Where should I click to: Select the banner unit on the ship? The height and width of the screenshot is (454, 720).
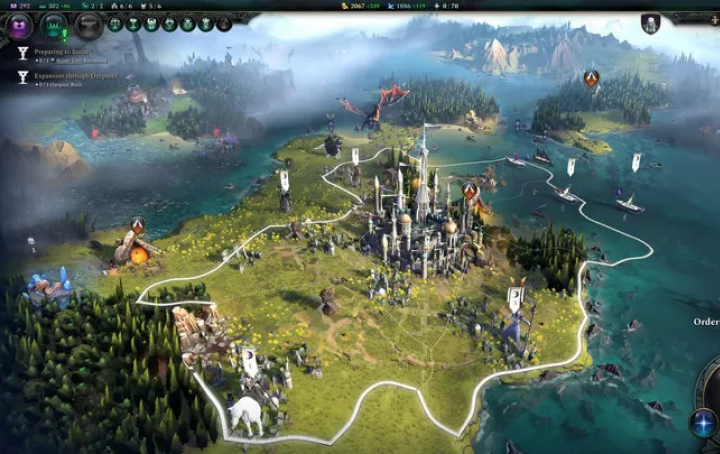coord(636,161)
